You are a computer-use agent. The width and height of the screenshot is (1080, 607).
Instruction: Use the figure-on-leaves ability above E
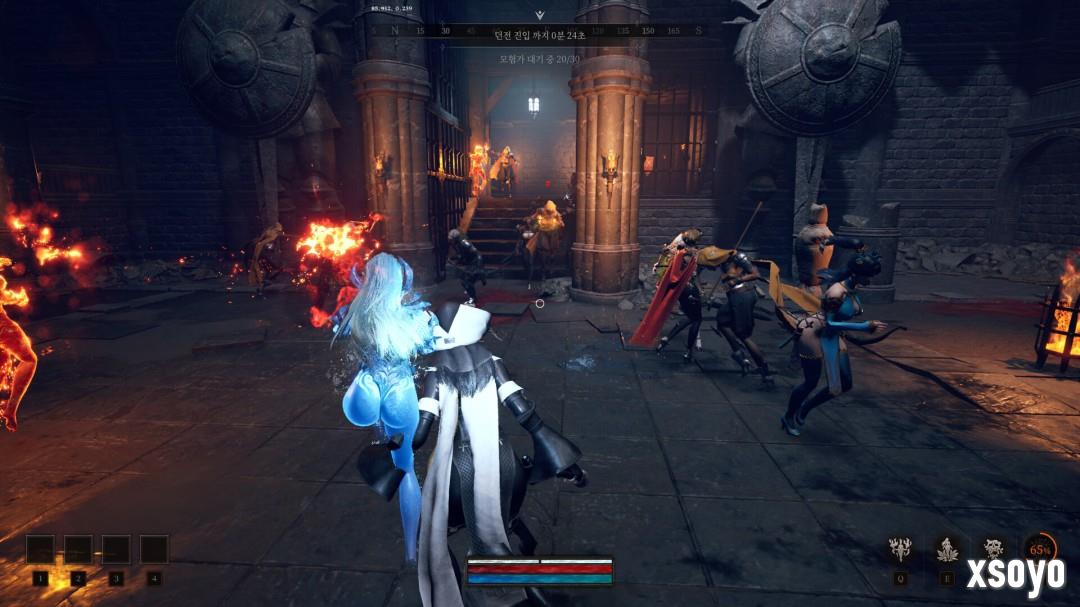(x=946, y=549)
